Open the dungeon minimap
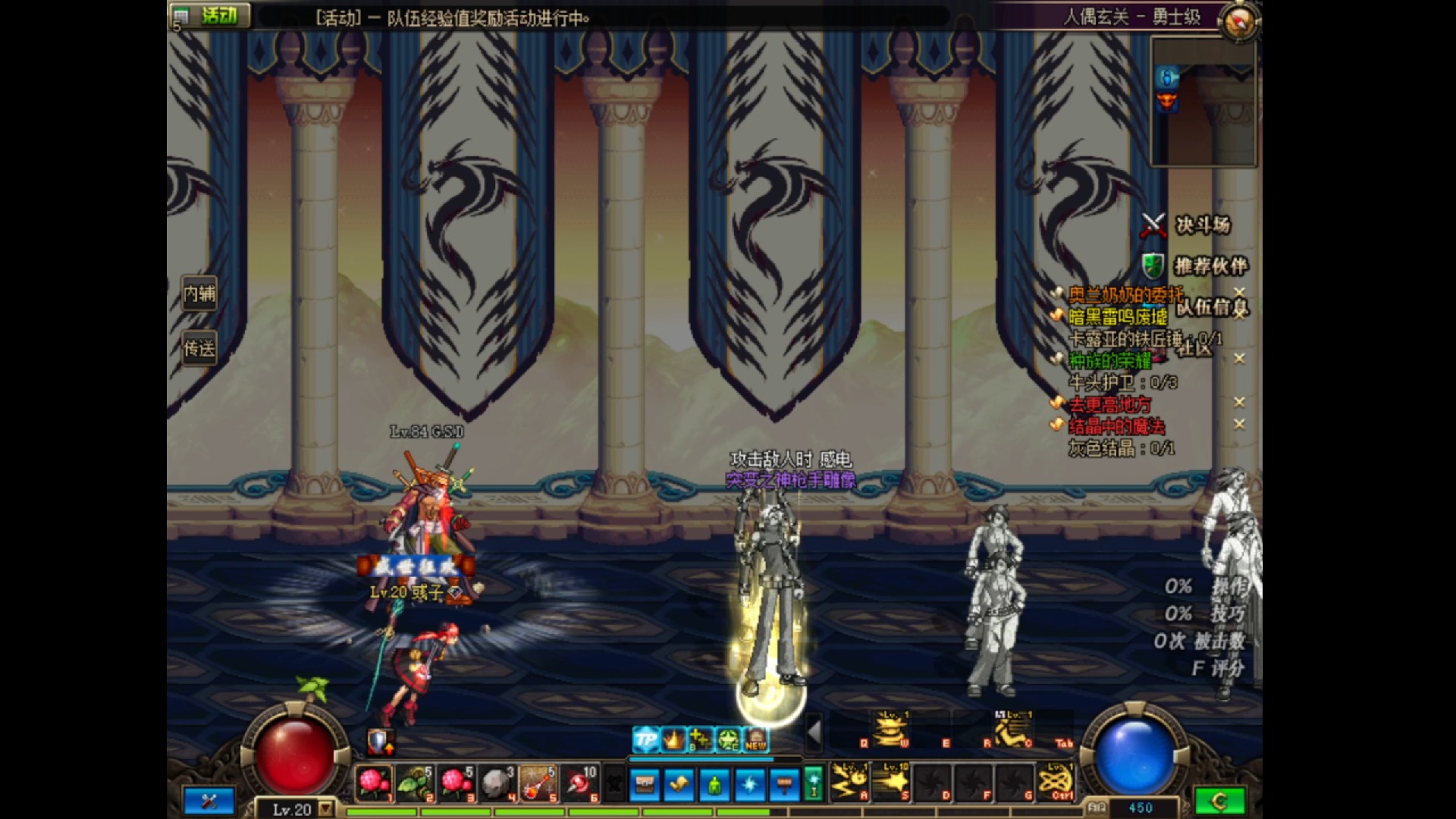1456x819 pixels. click(1203, 101)
